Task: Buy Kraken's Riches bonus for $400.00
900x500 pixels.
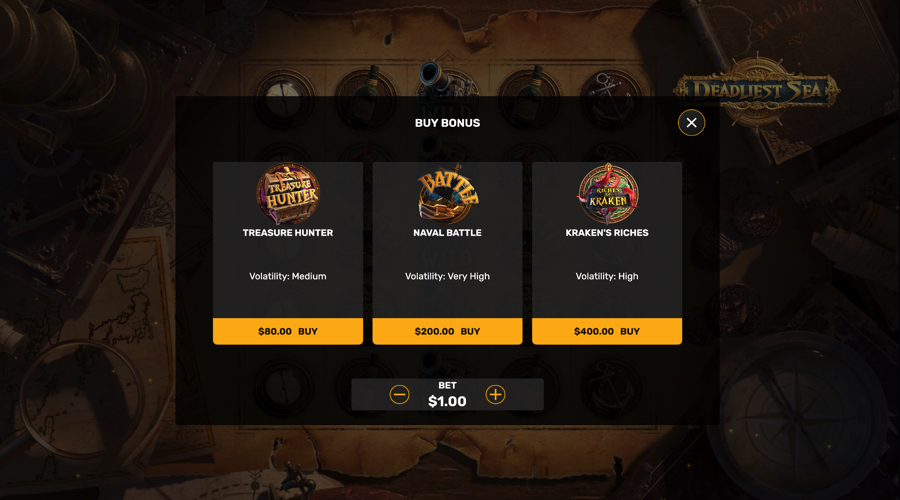Action: point(607,331)
